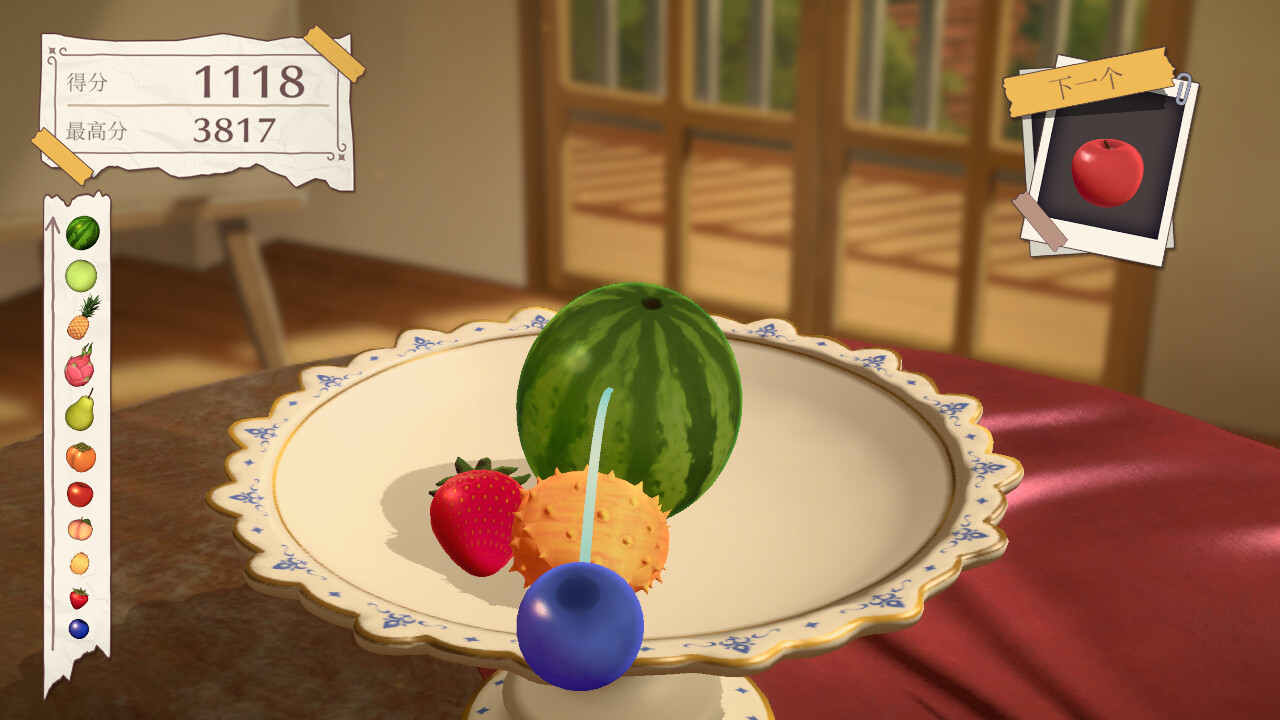Select the blueberry icon at the ladder bottom
1280x720 pixels.
click(80, 628)
